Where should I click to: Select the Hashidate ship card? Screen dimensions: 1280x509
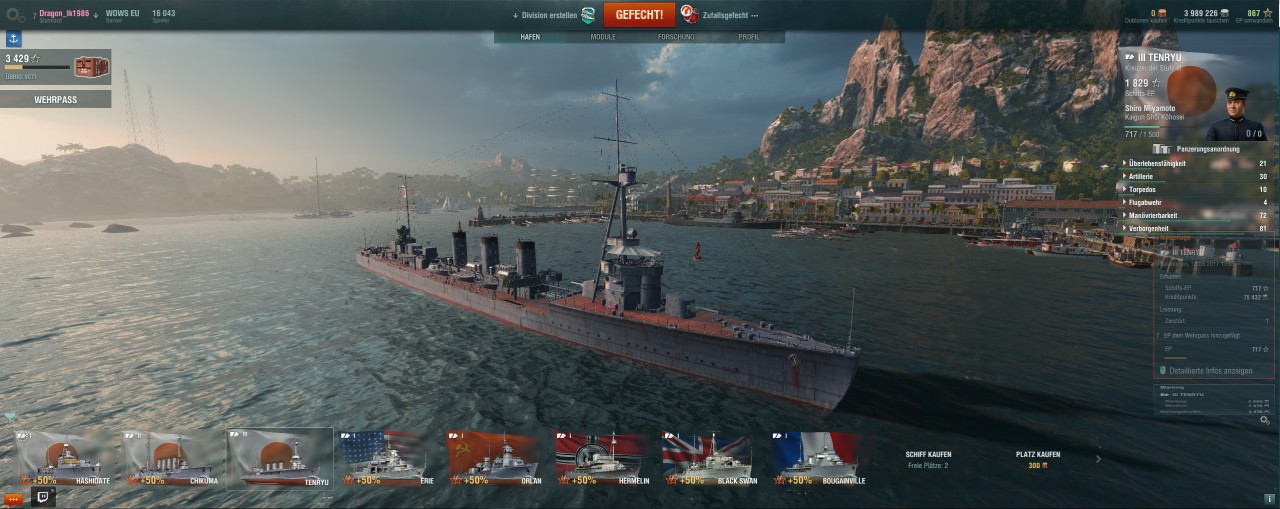[x=65, y=458]
